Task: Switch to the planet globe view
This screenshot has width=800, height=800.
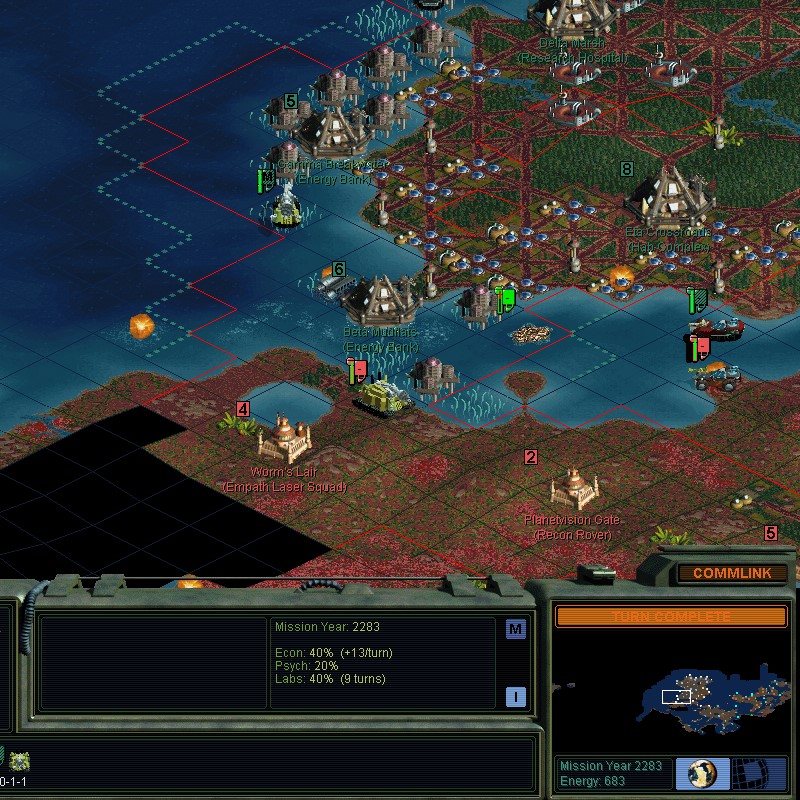Action: [x=702, y=773]
